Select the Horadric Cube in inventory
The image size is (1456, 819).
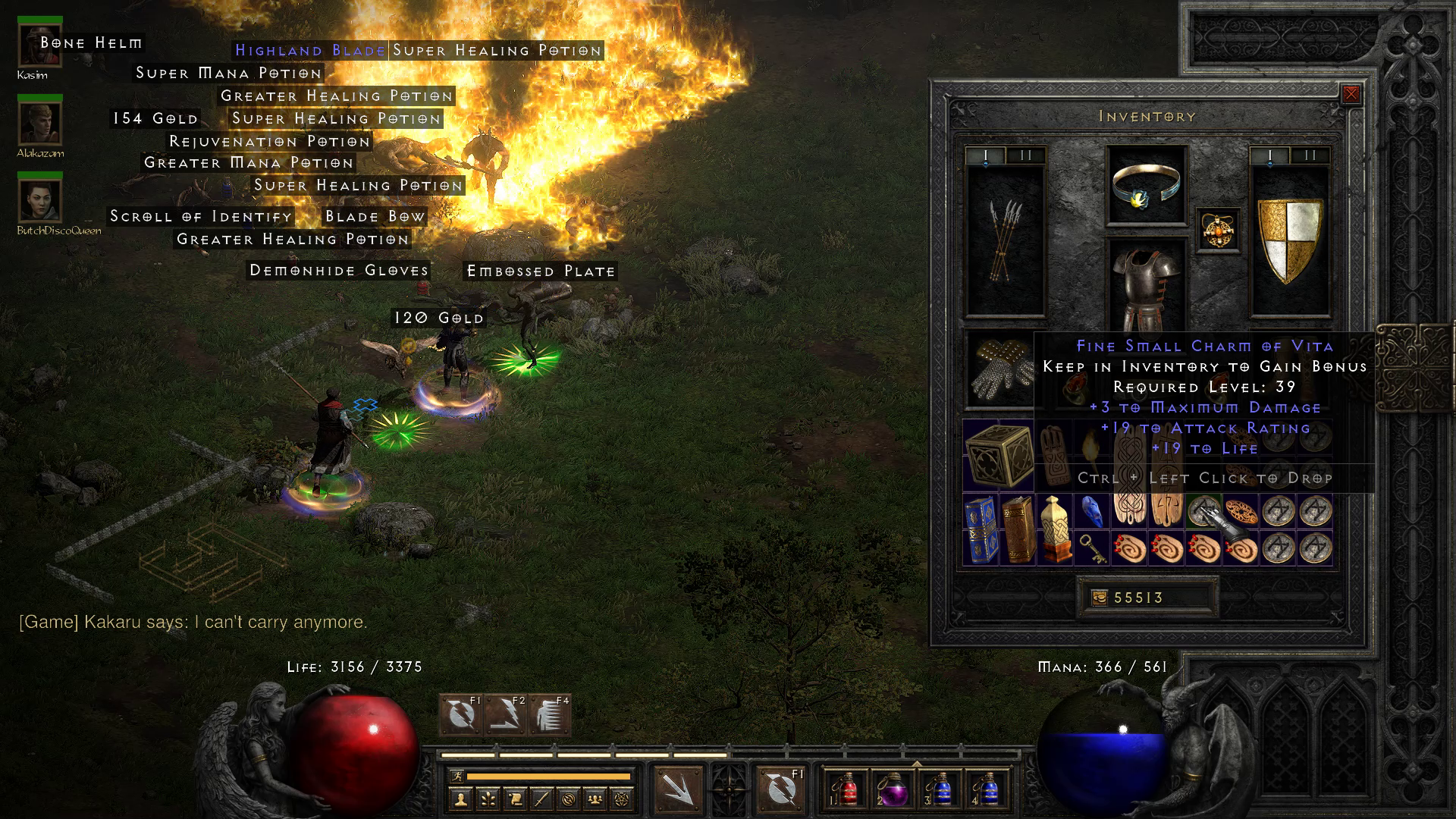999,455
